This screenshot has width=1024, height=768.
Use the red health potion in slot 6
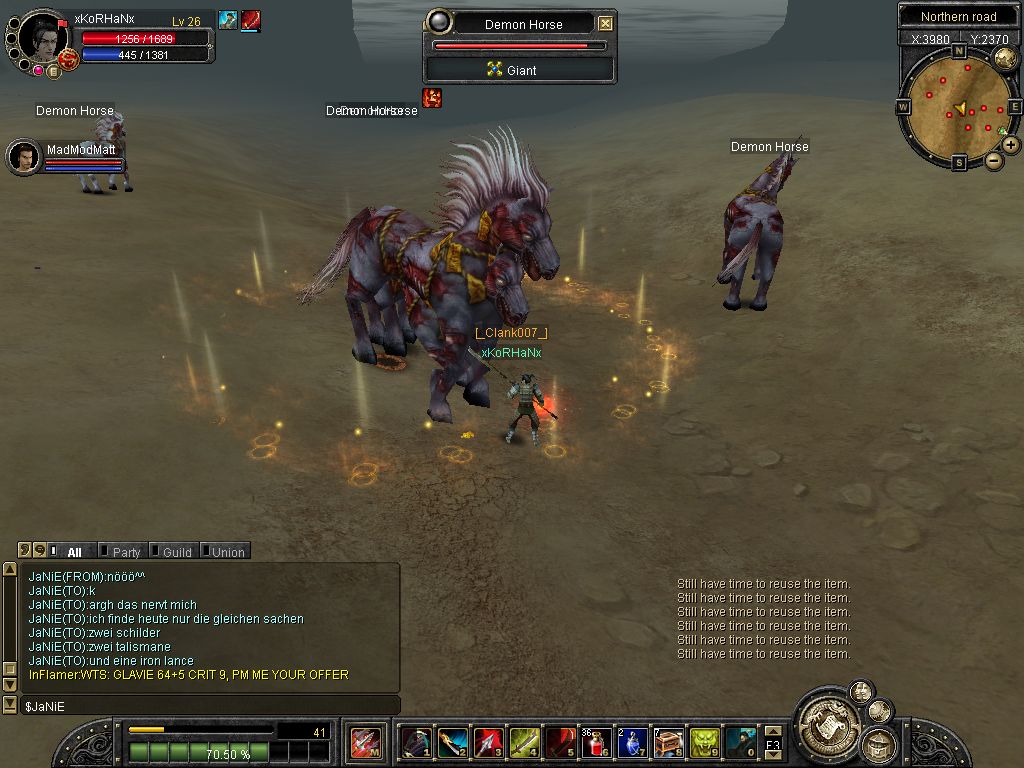click(597, 743)
